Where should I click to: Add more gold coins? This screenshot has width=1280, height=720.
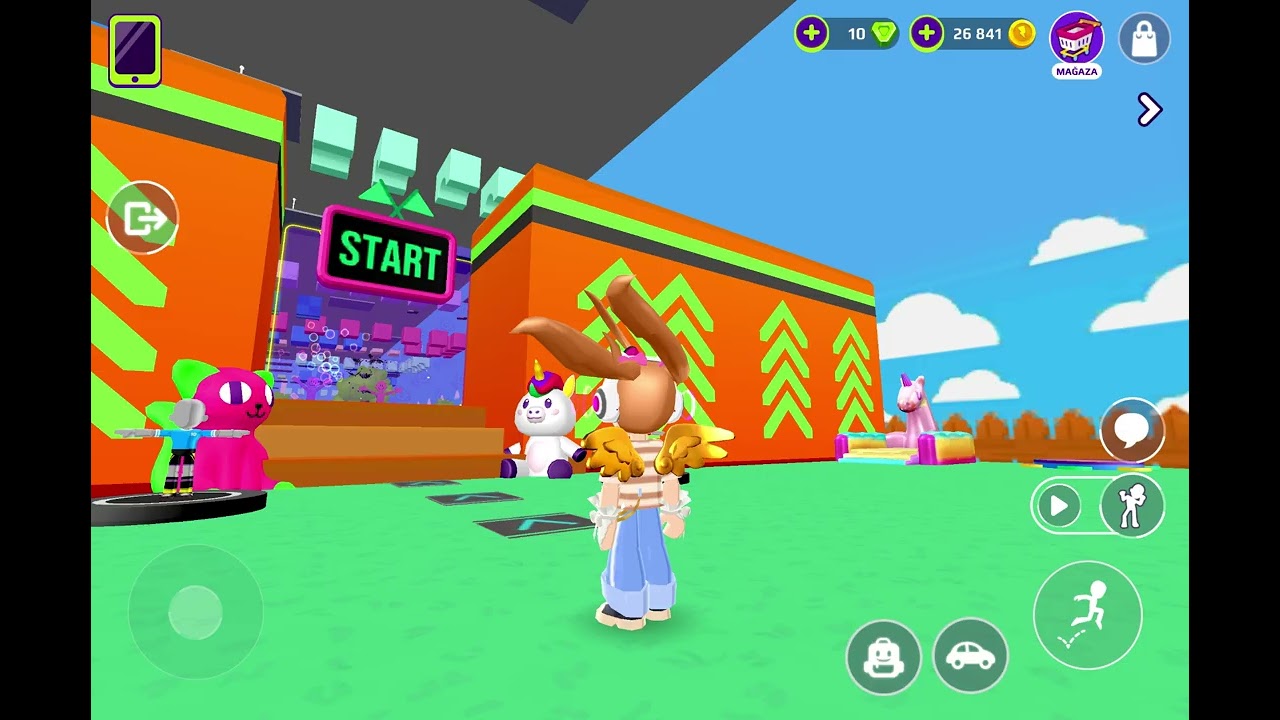[x=927, y=34]
